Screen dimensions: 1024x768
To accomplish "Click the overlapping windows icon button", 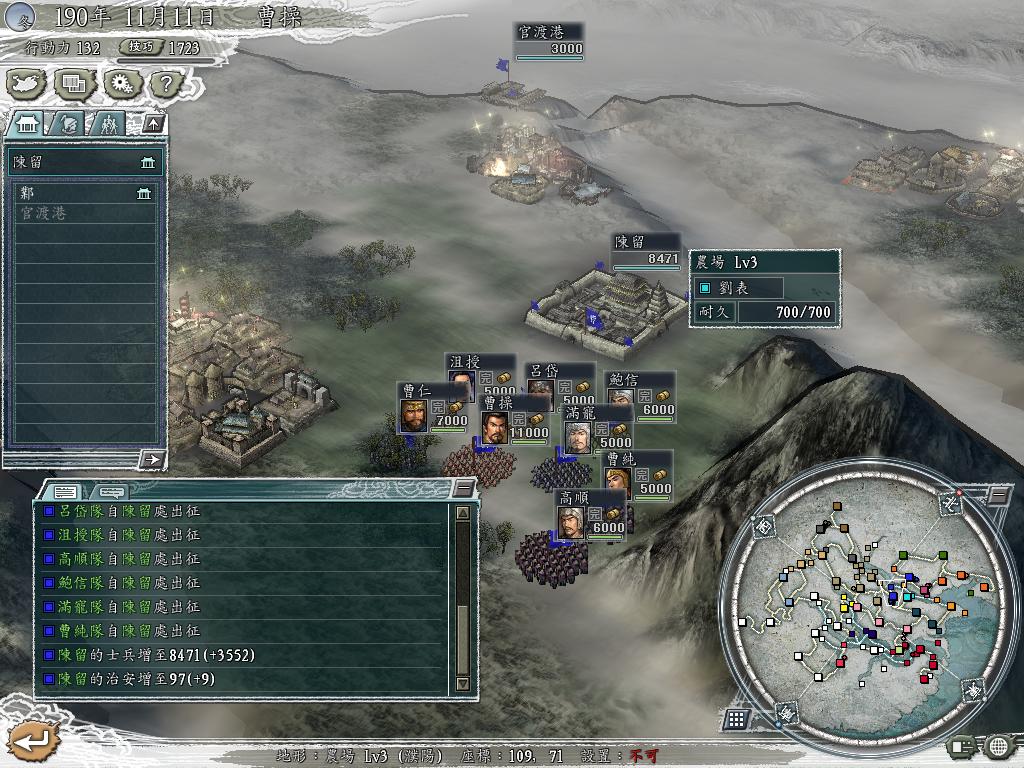I will (74, 83).
